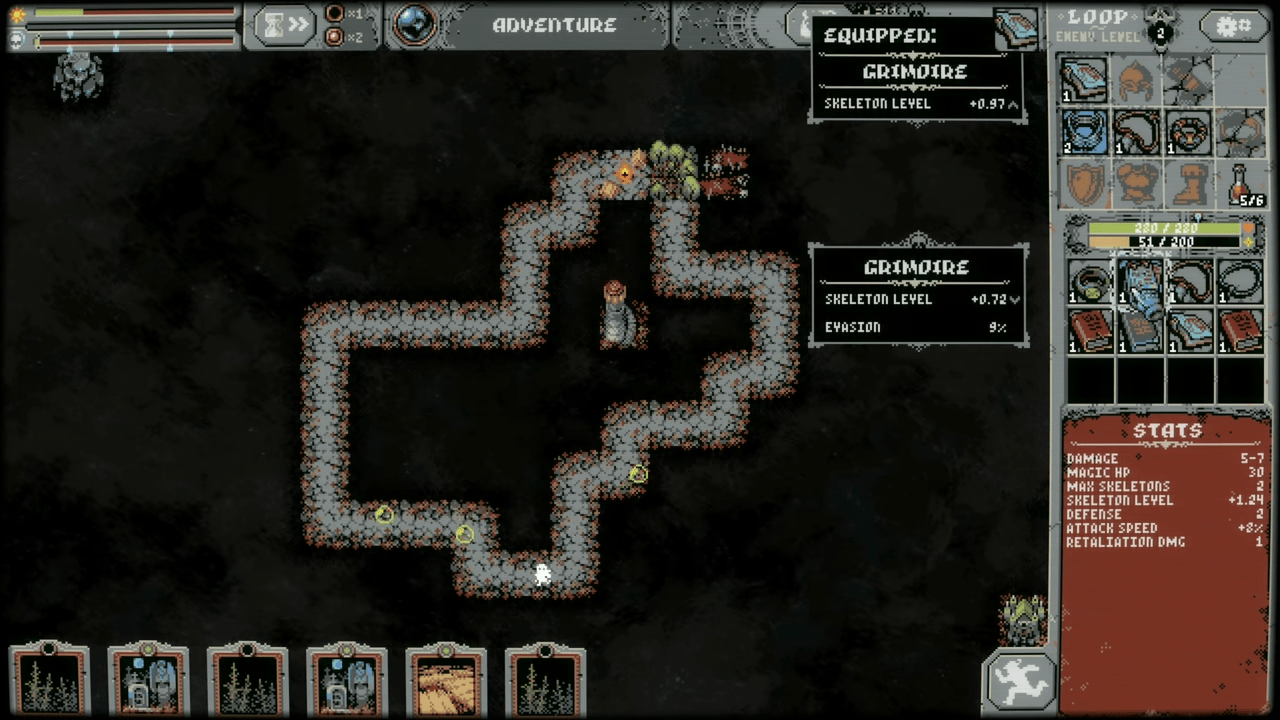
Task: Click the GRIMOIRE title in the equipped tooltip
Action: click(913, 71)
